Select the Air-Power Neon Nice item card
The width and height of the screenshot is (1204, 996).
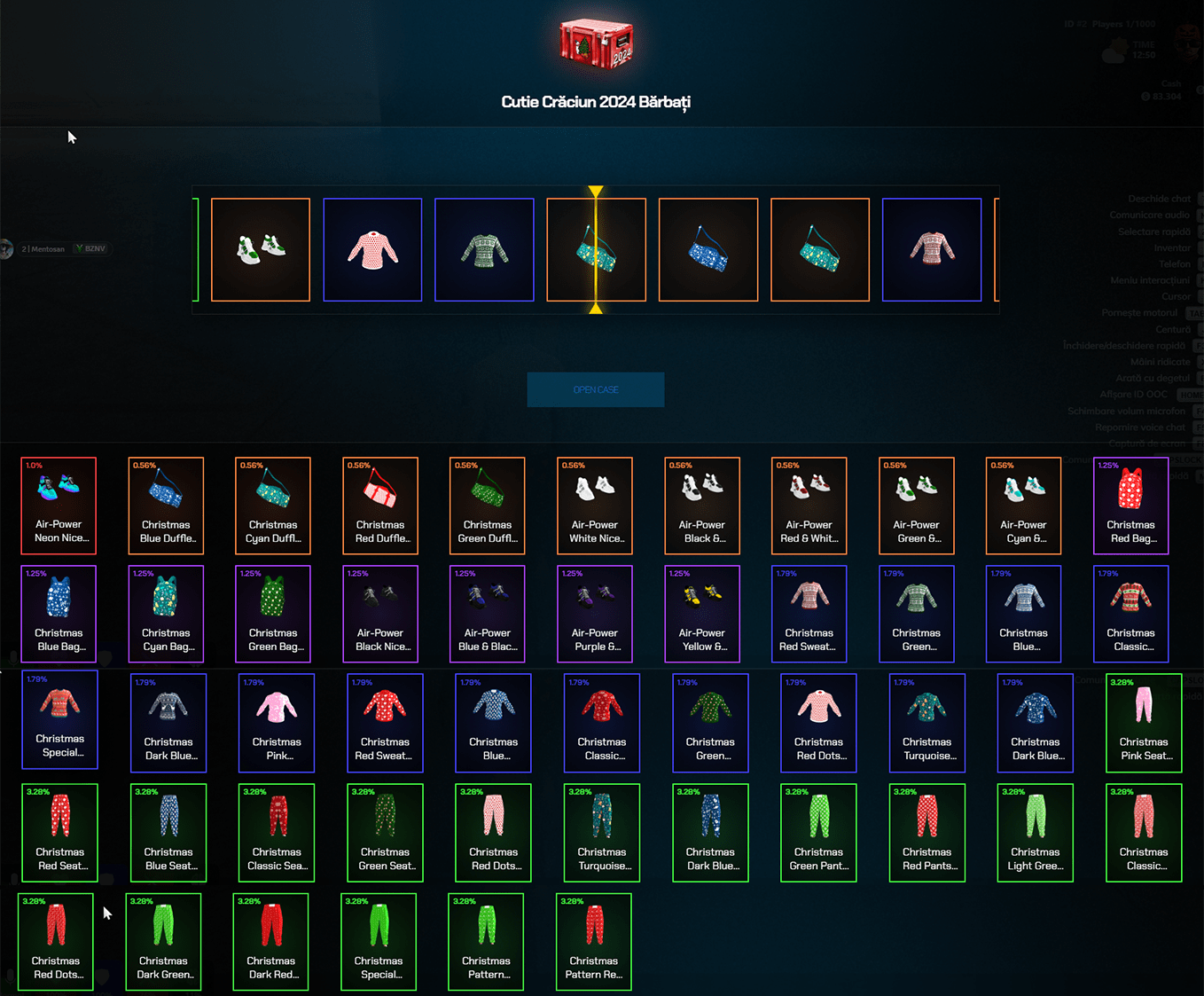(x=59, y=506)
